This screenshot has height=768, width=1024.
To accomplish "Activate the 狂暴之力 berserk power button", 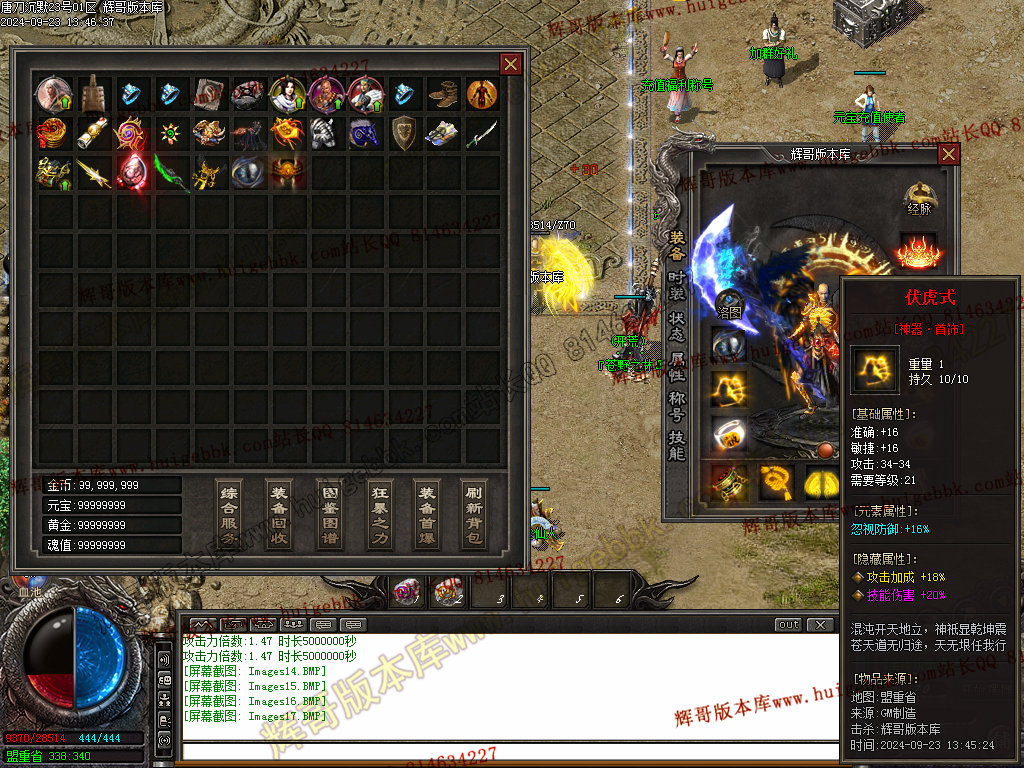I will [x=378, y=514].
